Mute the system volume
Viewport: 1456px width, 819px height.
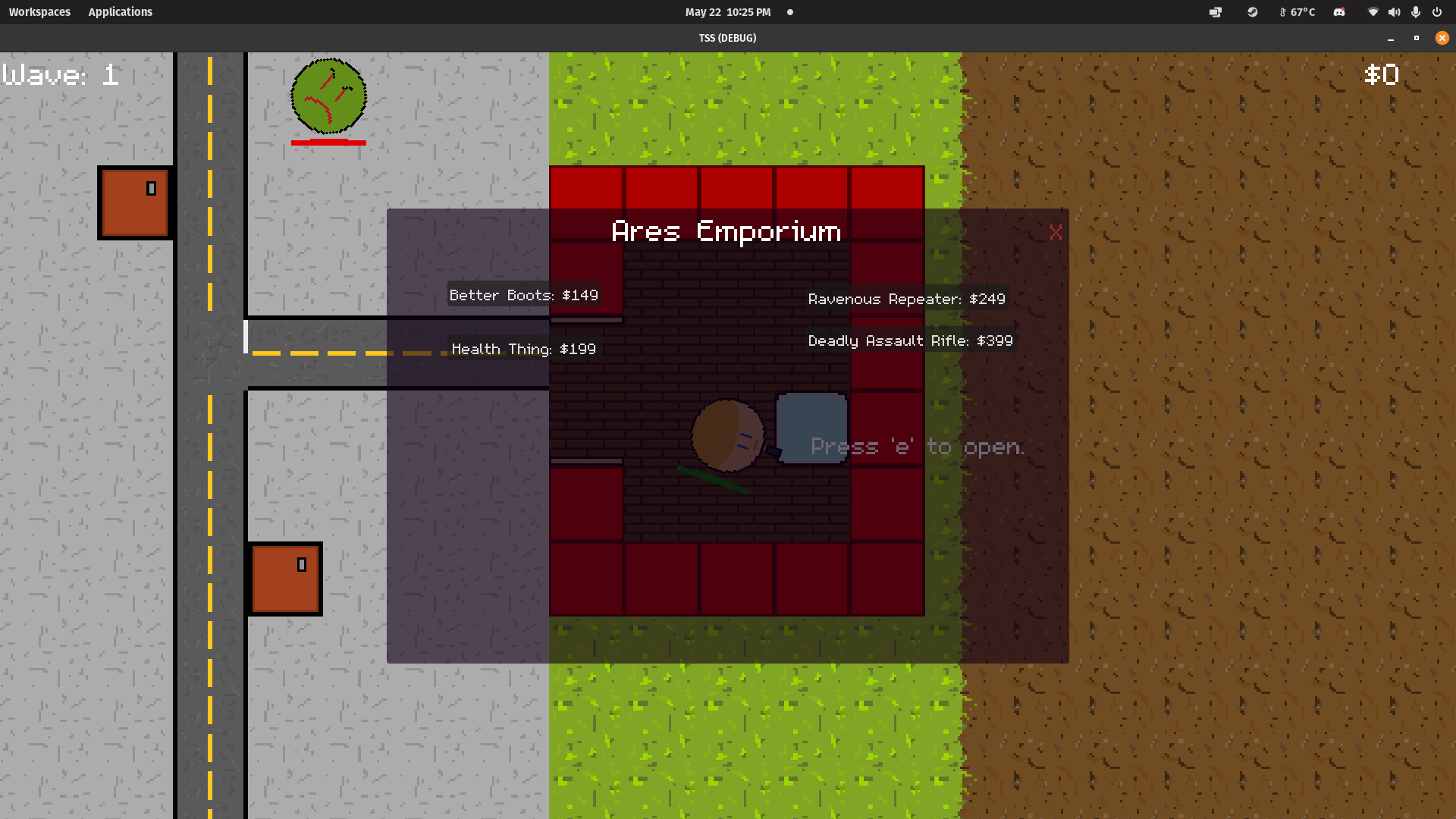tap(1395, 12)
